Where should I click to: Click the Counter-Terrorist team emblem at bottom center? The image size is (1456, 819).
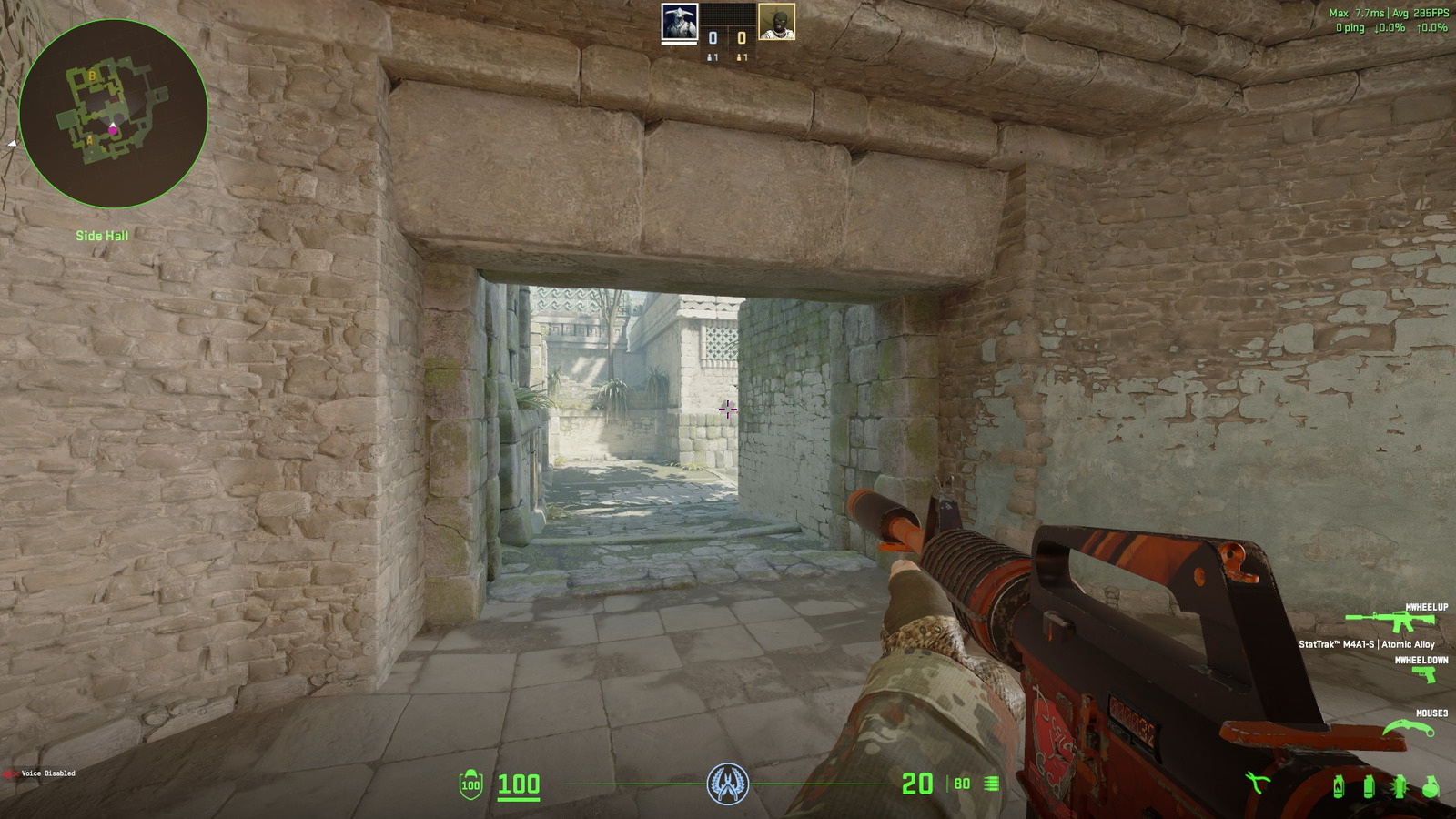(728, 784)
